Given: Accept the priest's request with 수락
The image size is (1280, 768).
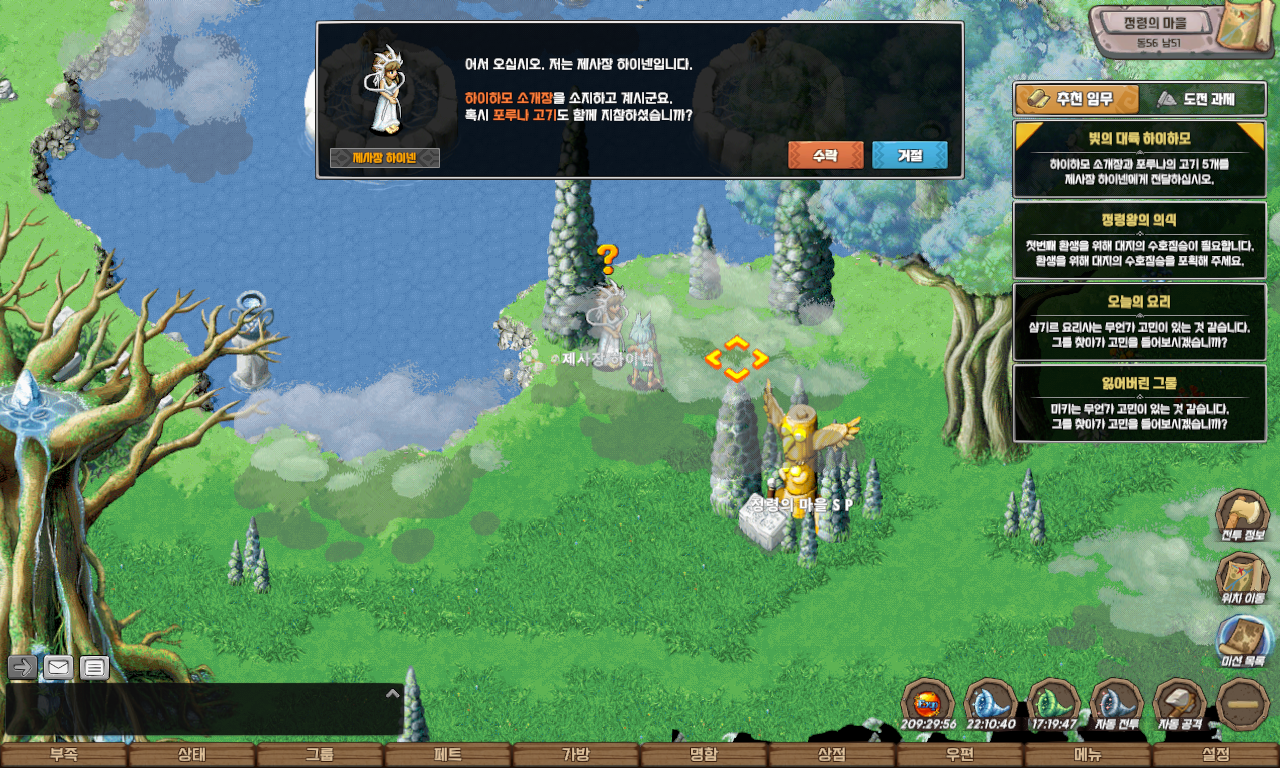Looking at the screenshot, I should pos(825,155).
